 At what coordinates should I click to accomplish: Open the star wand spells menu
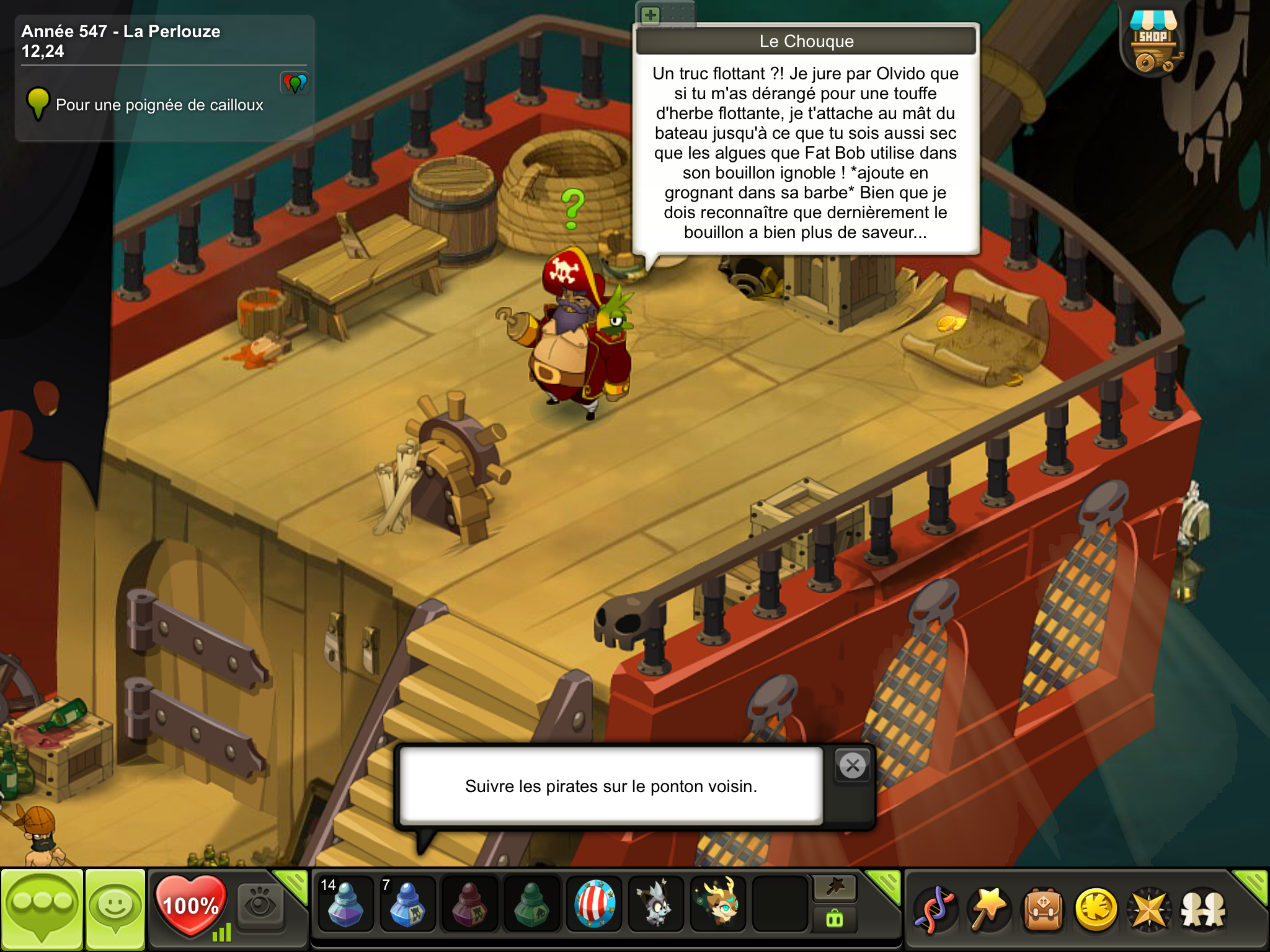[x=989, y=909]
